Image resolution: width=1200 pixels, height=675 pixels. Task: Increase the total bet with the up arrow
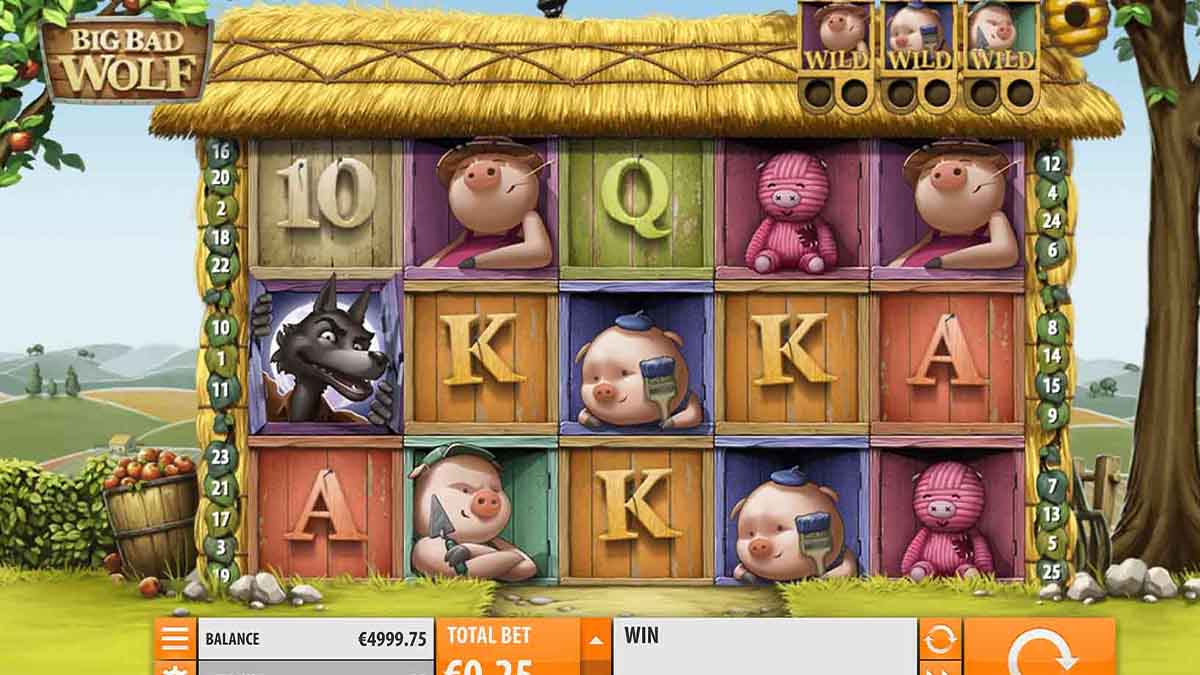pos(595,640)
